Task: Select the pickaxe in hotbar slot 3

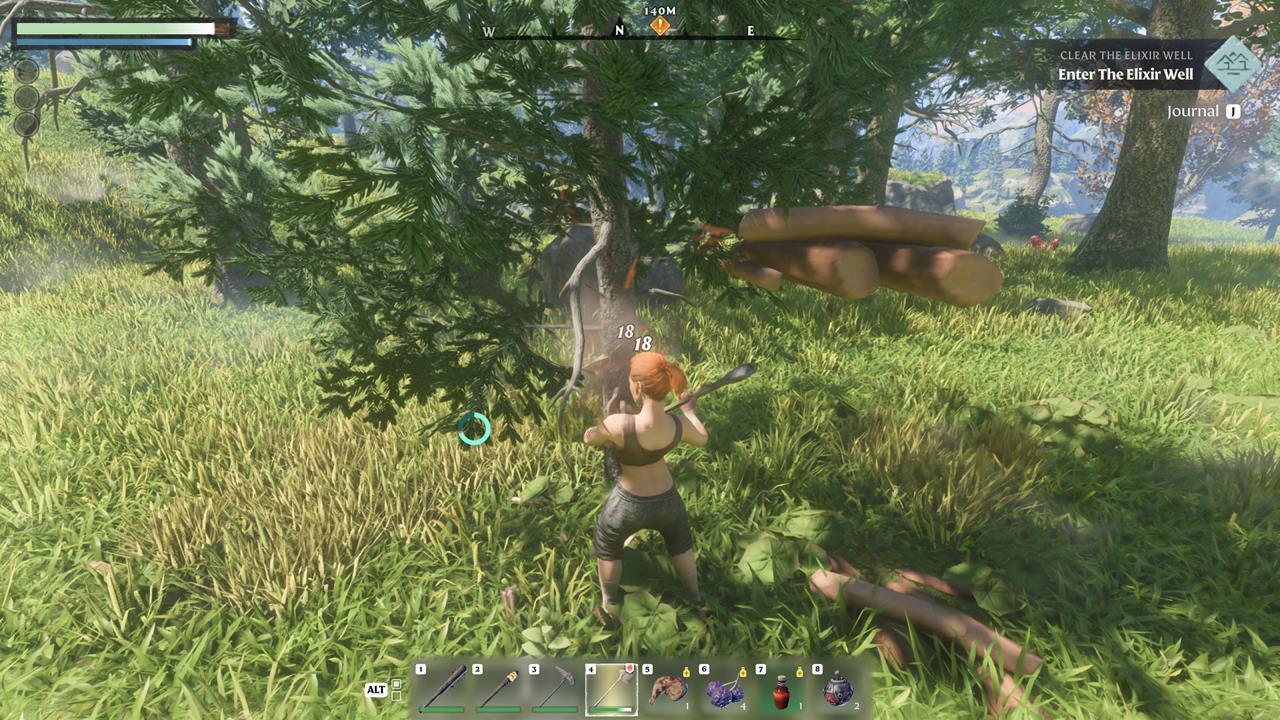Action: click(x=557, y=690)
